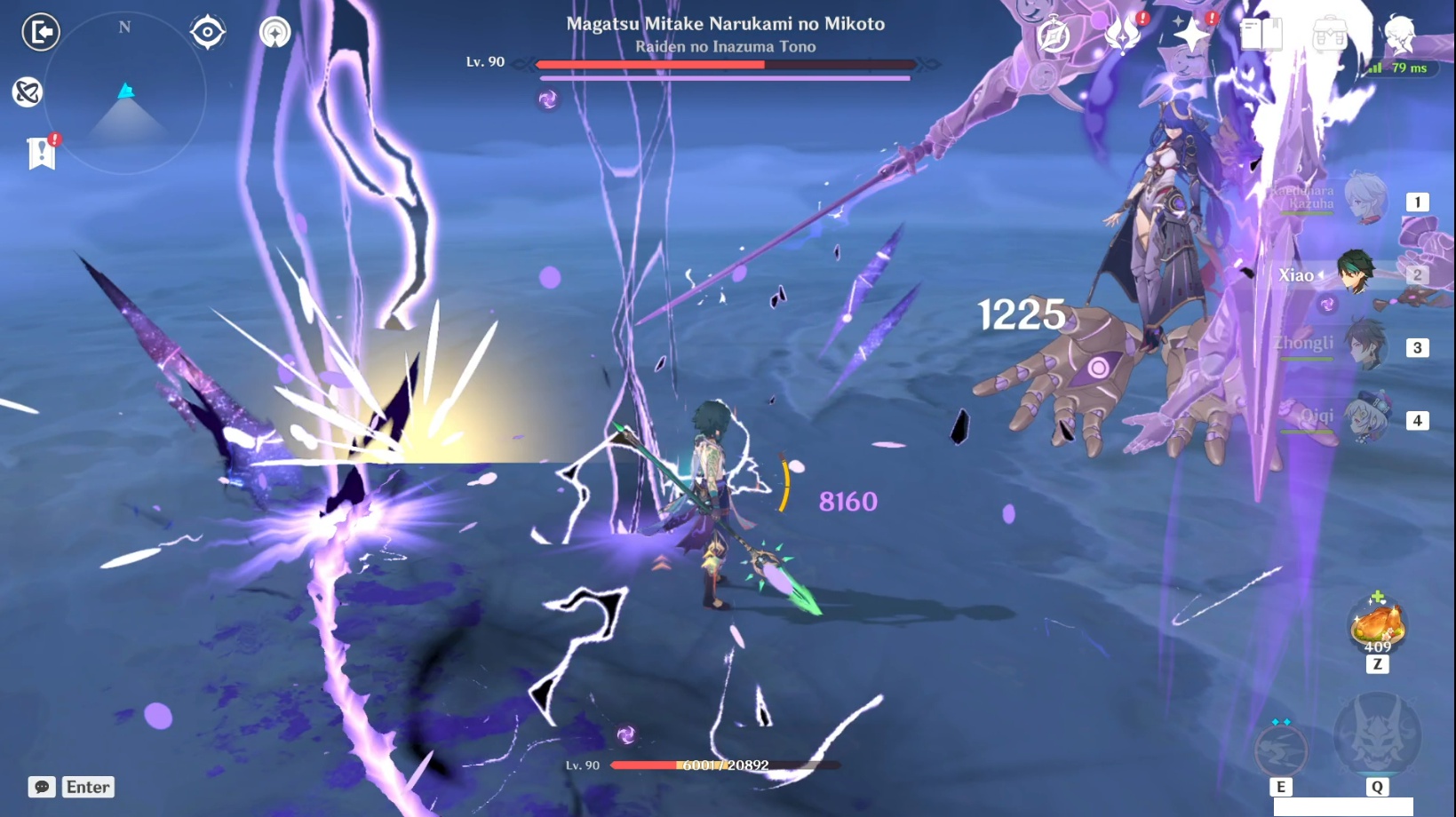Open the events timer icon near the boss bar
The width and height of the screenshot is (1456, 817).
(x=1054, y=34)
